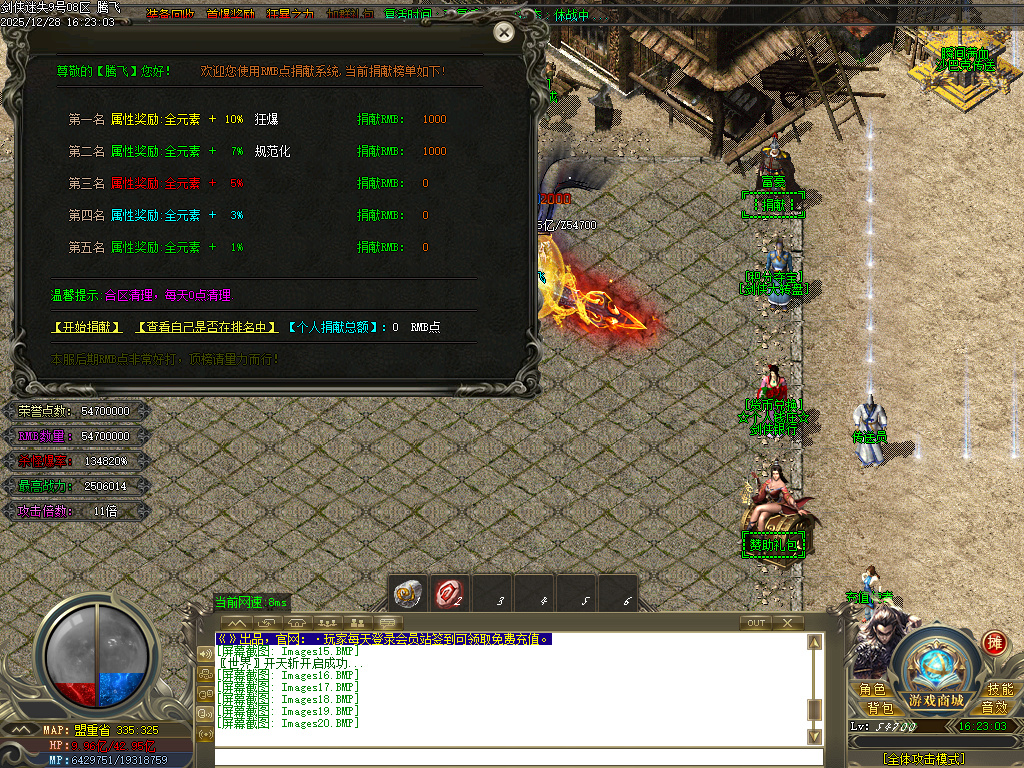The width and height of the screenshot is (1024, 768).
Task: Click the 【开始捐献】 start donation link
Action: coord(87,327)
